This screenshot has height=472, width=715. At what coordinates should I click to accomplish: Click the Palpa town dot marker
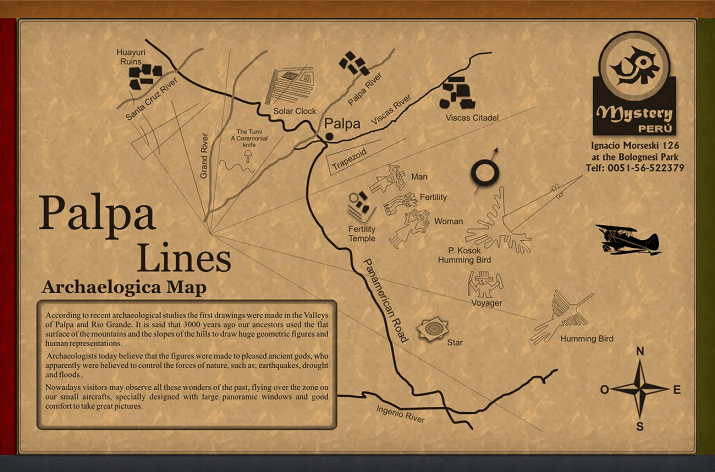coord(328,135)
